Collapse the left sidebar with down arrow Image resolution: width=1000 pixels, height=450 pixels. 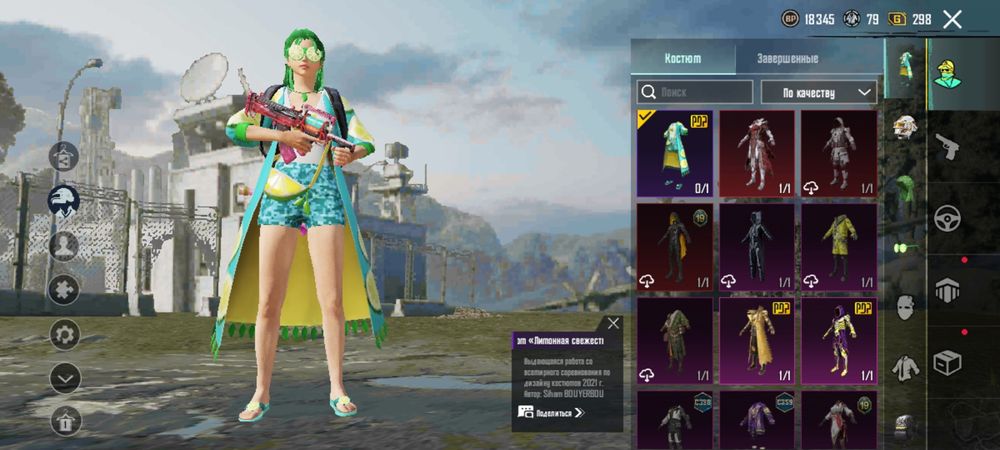(65, 377)
